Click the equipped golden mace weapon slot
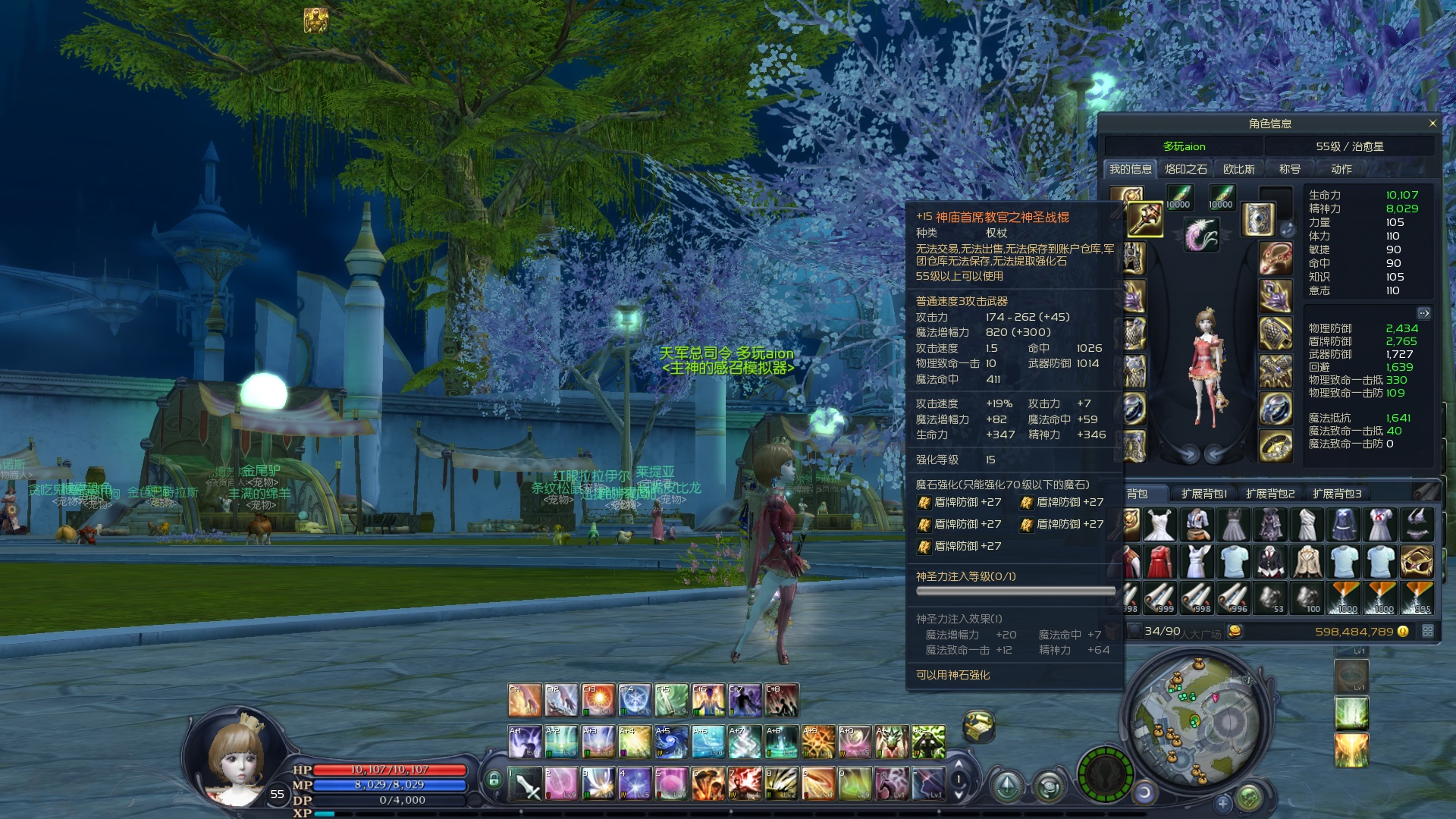 1144,220
